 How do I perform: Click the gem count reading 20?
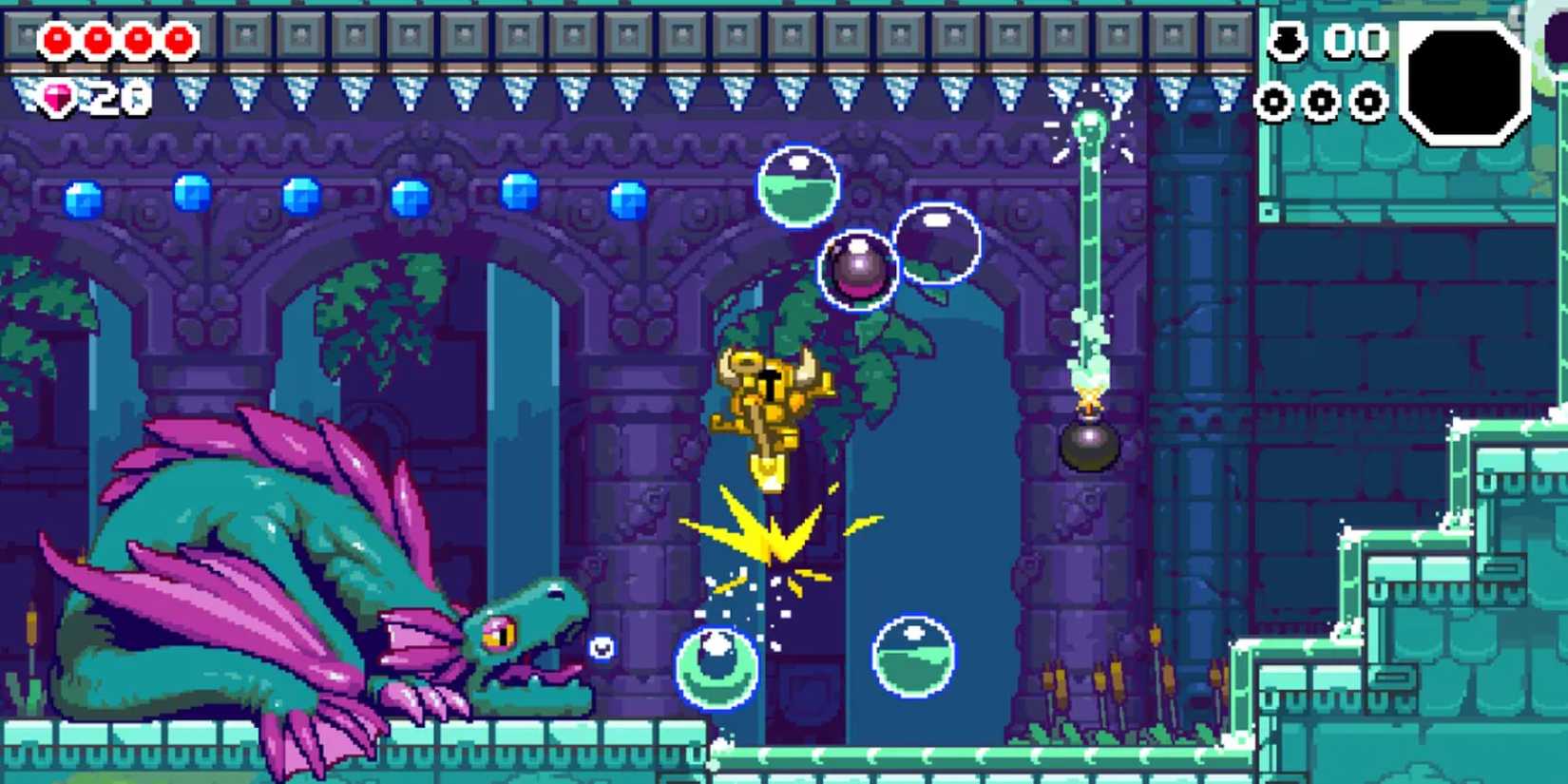click(x=119, y=96)
